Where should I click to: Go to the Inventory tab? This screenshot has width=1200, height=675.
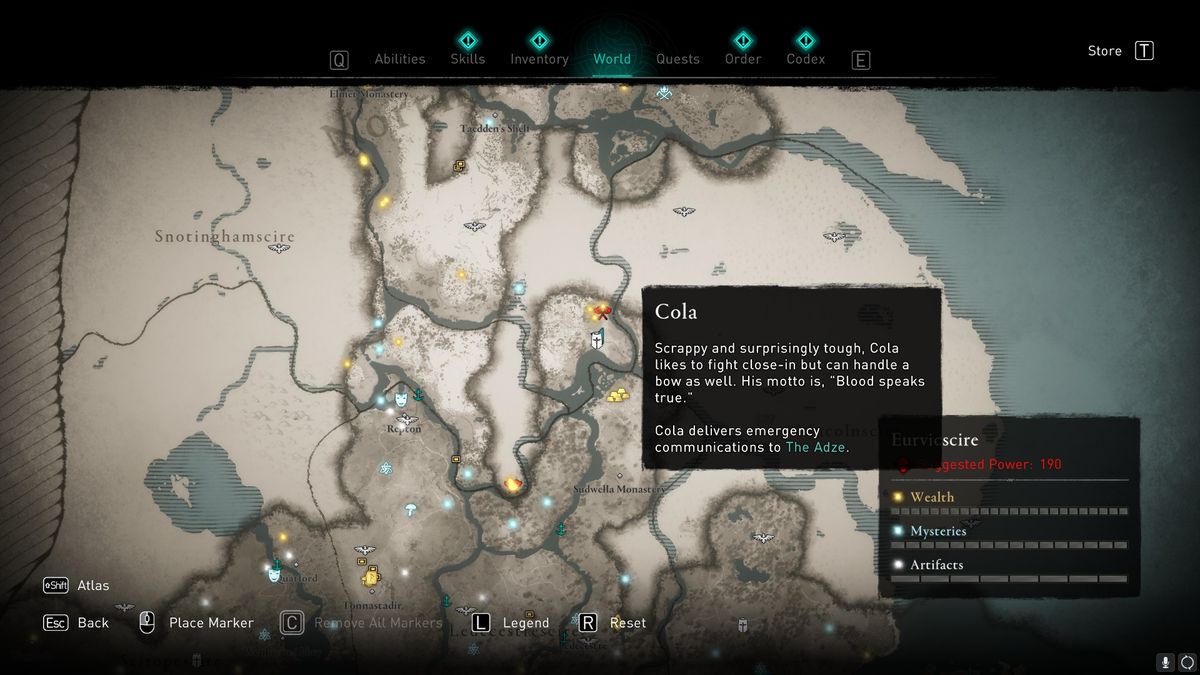539,59
